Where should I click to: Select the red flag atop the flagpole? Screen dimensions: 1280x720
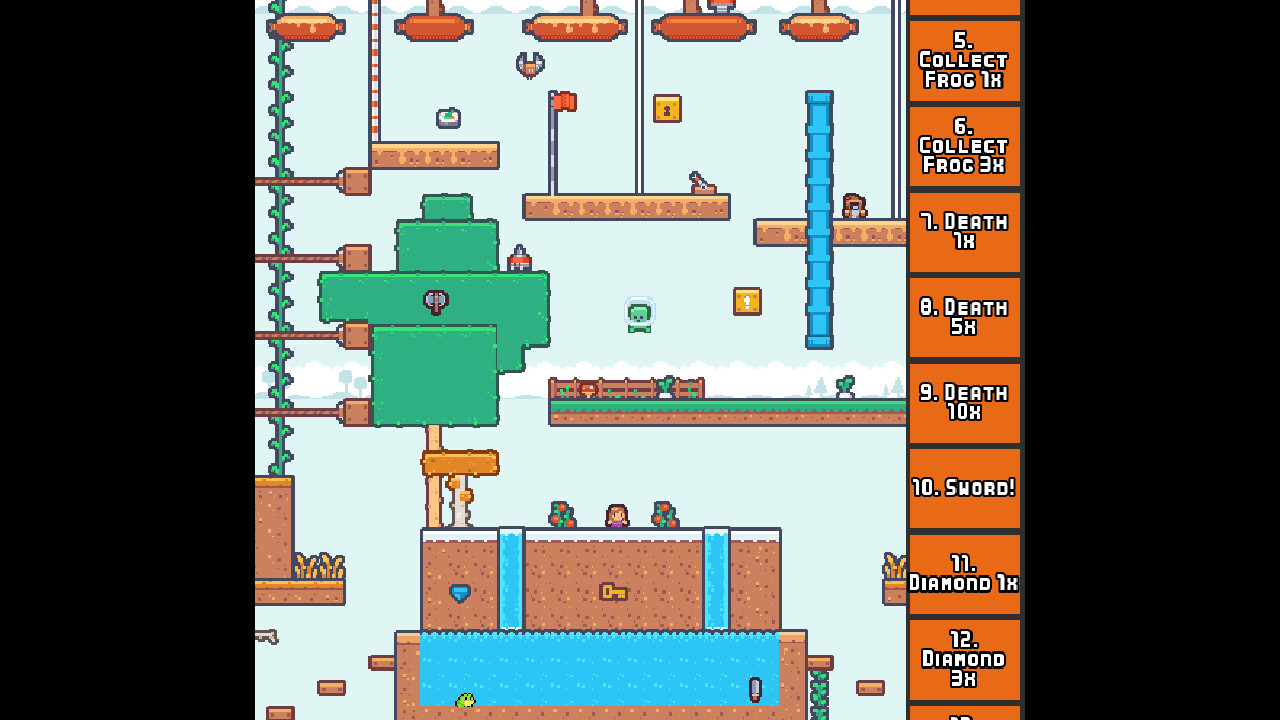click(563, 103)
